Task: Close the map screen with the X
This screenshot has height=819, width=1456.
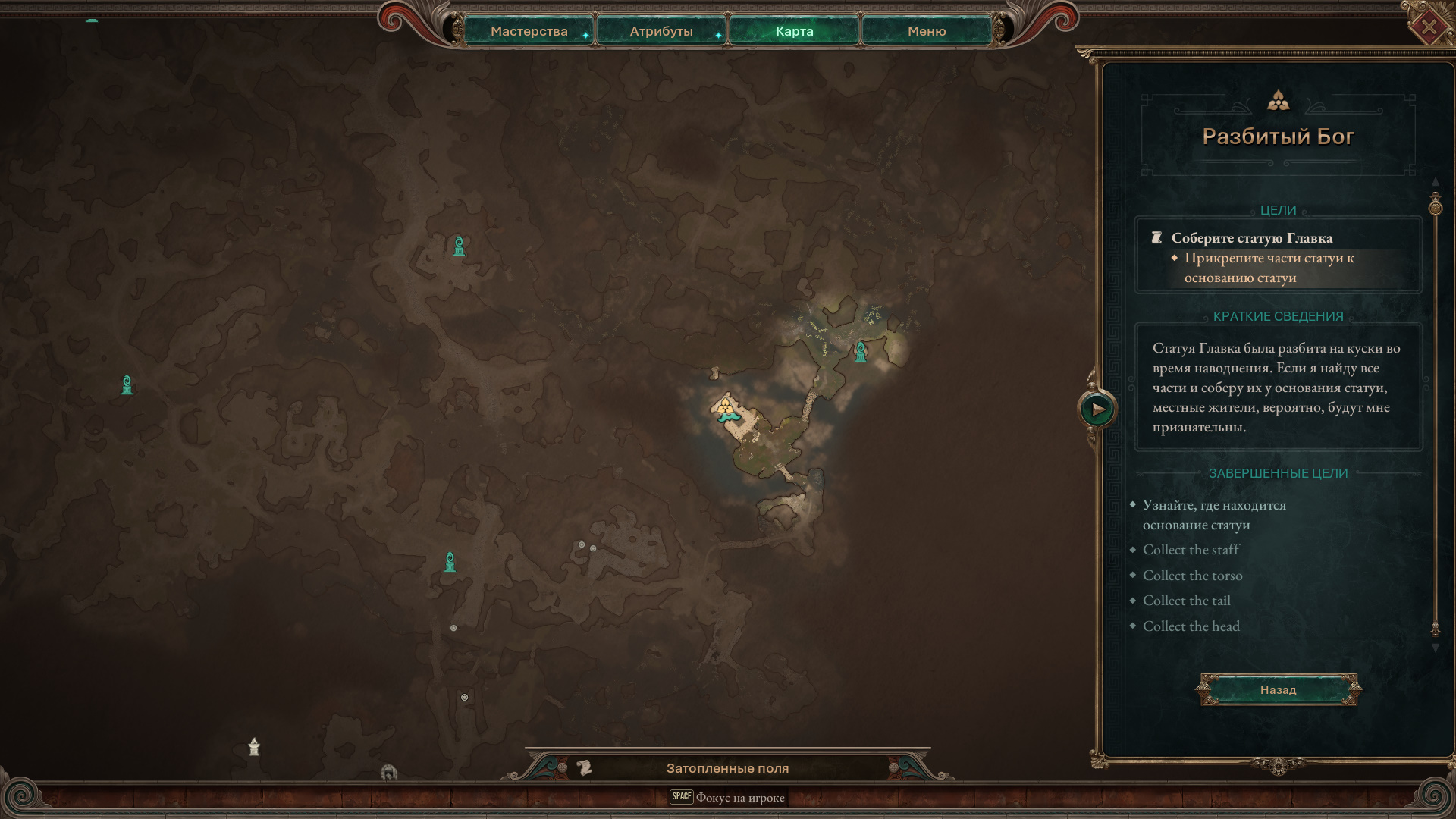Action: point(1428,27)
